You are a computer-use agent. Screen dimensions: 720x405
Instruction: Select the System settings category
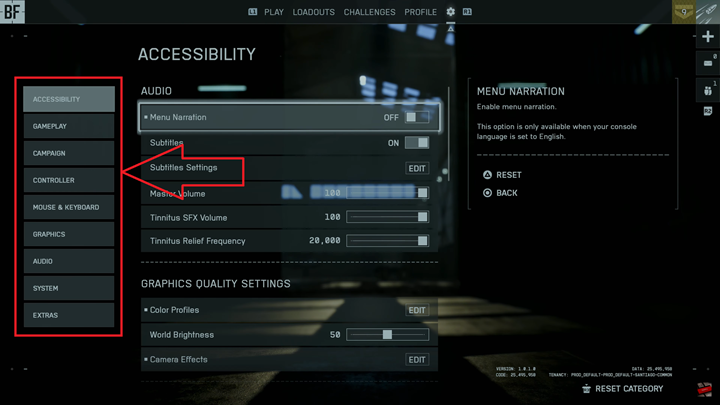pos(69,289)
